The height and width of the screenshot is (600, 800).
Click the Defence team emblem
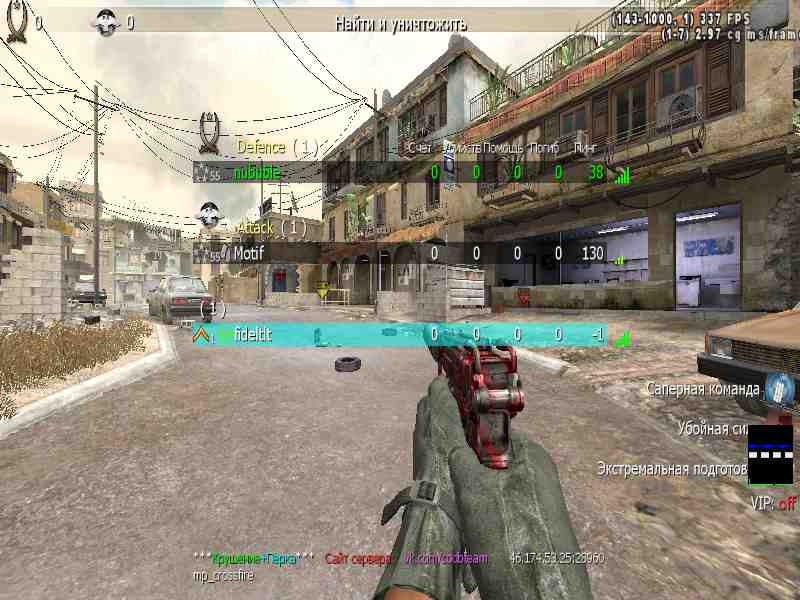click(x=209, y=129)
